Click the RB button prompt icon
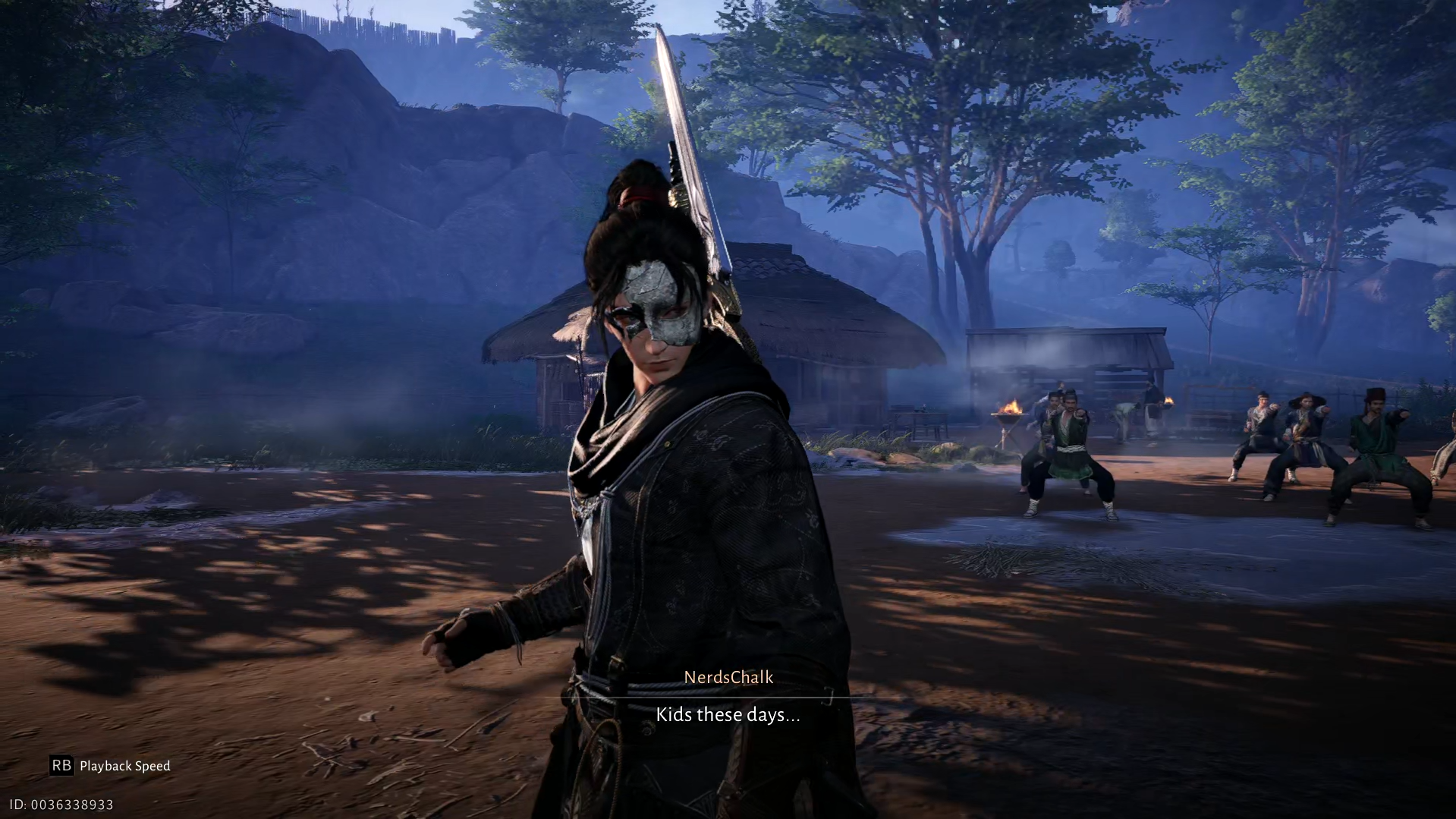Viewport: 1456px width, 819px height. click(62, 766)
